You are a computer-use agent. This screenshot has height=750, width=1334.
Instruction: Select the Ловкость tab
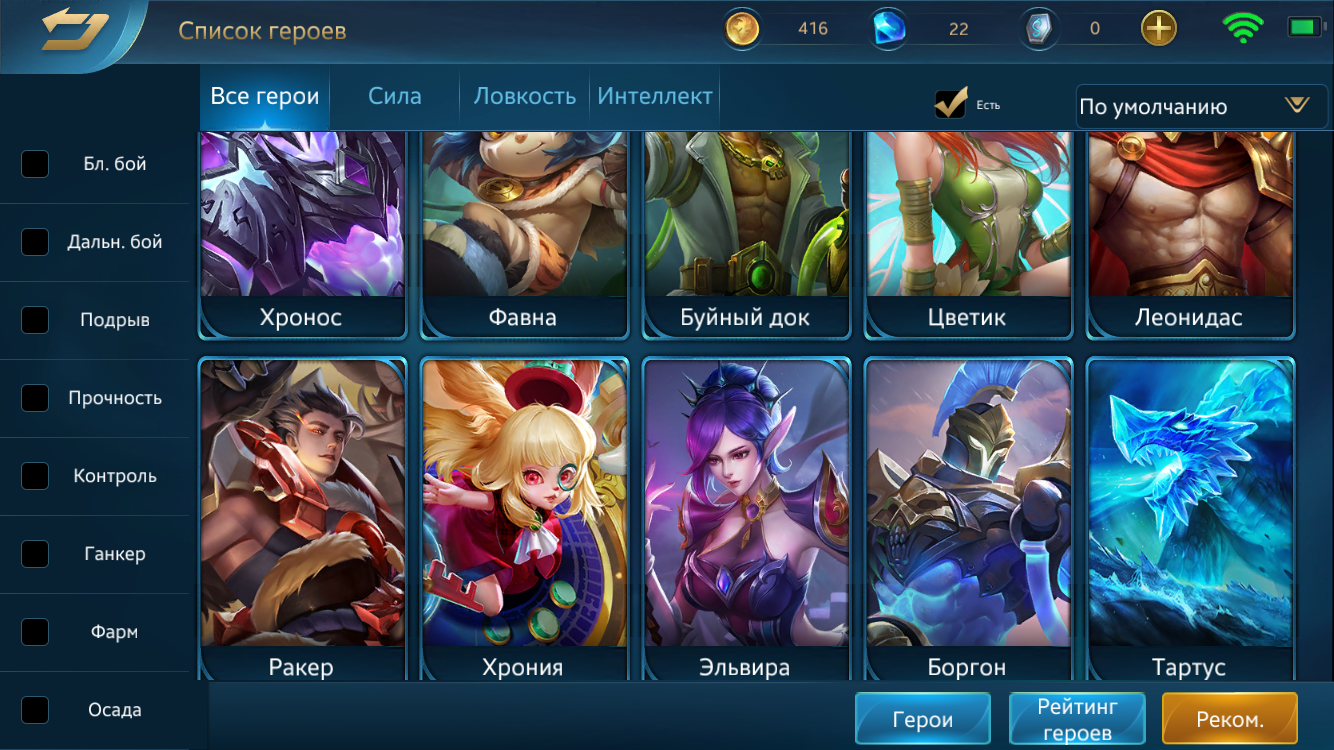click(522, 96)
